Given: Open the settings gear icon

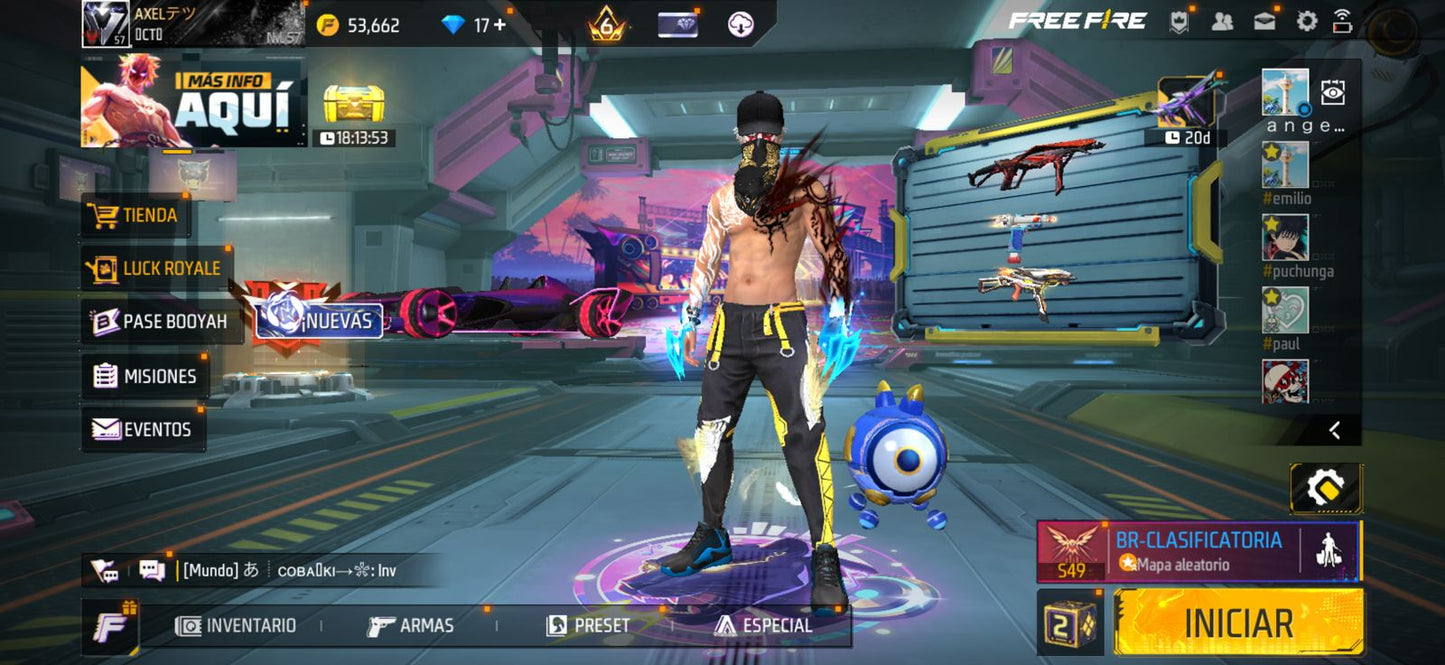Looking at the screenshot, I should tap(1306, 21).
